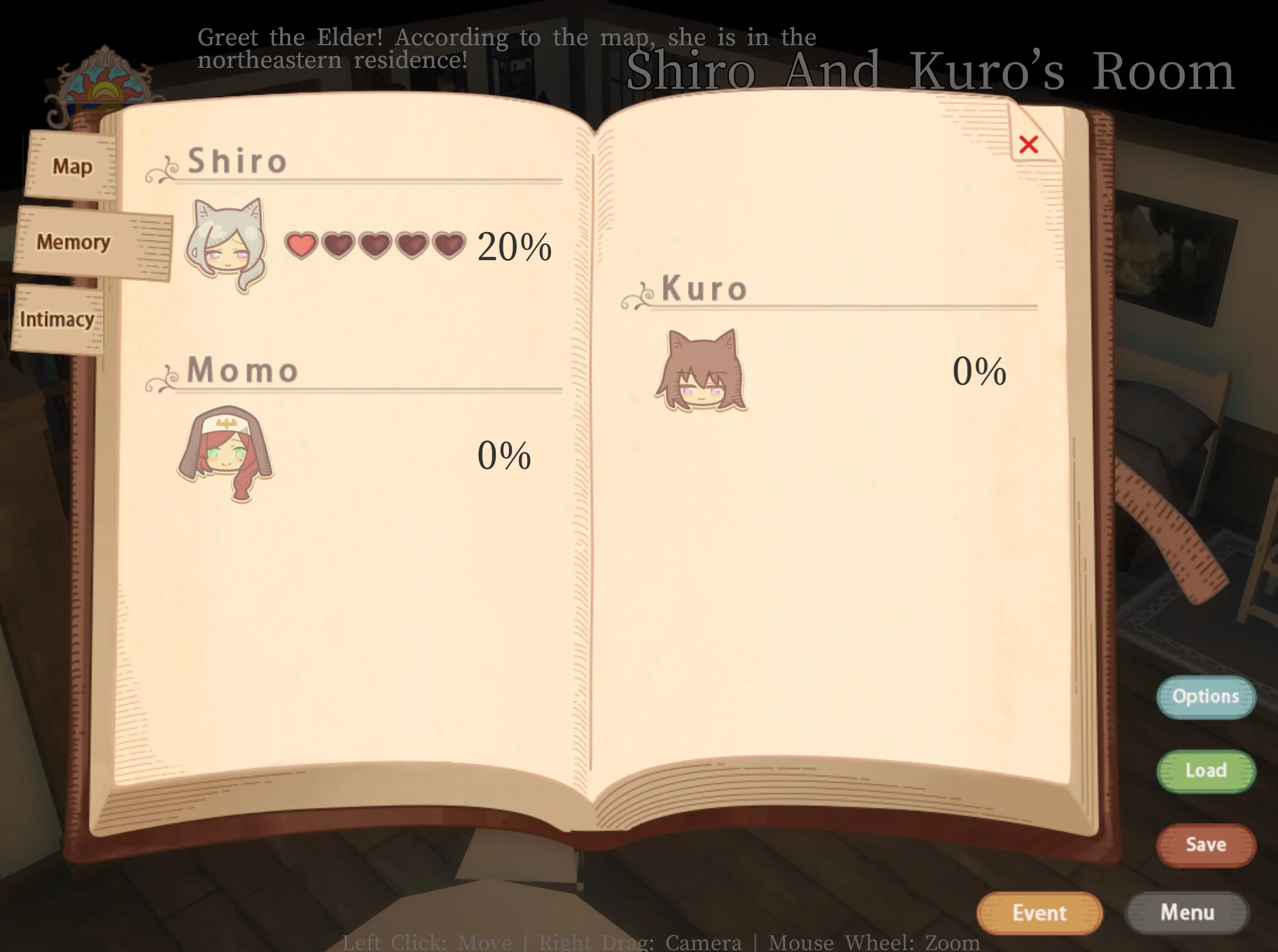The height and width of the screenshot is (952, 1278).
Task: Save the current game
Action: 1205,845
